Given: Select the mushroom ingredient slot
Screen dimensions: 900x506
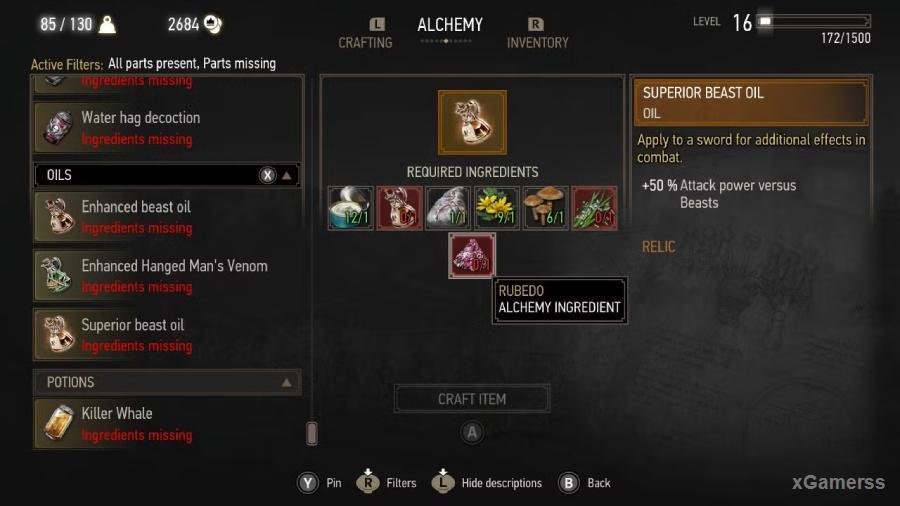Looking at the screenshot, I should (x=545, y=208).
